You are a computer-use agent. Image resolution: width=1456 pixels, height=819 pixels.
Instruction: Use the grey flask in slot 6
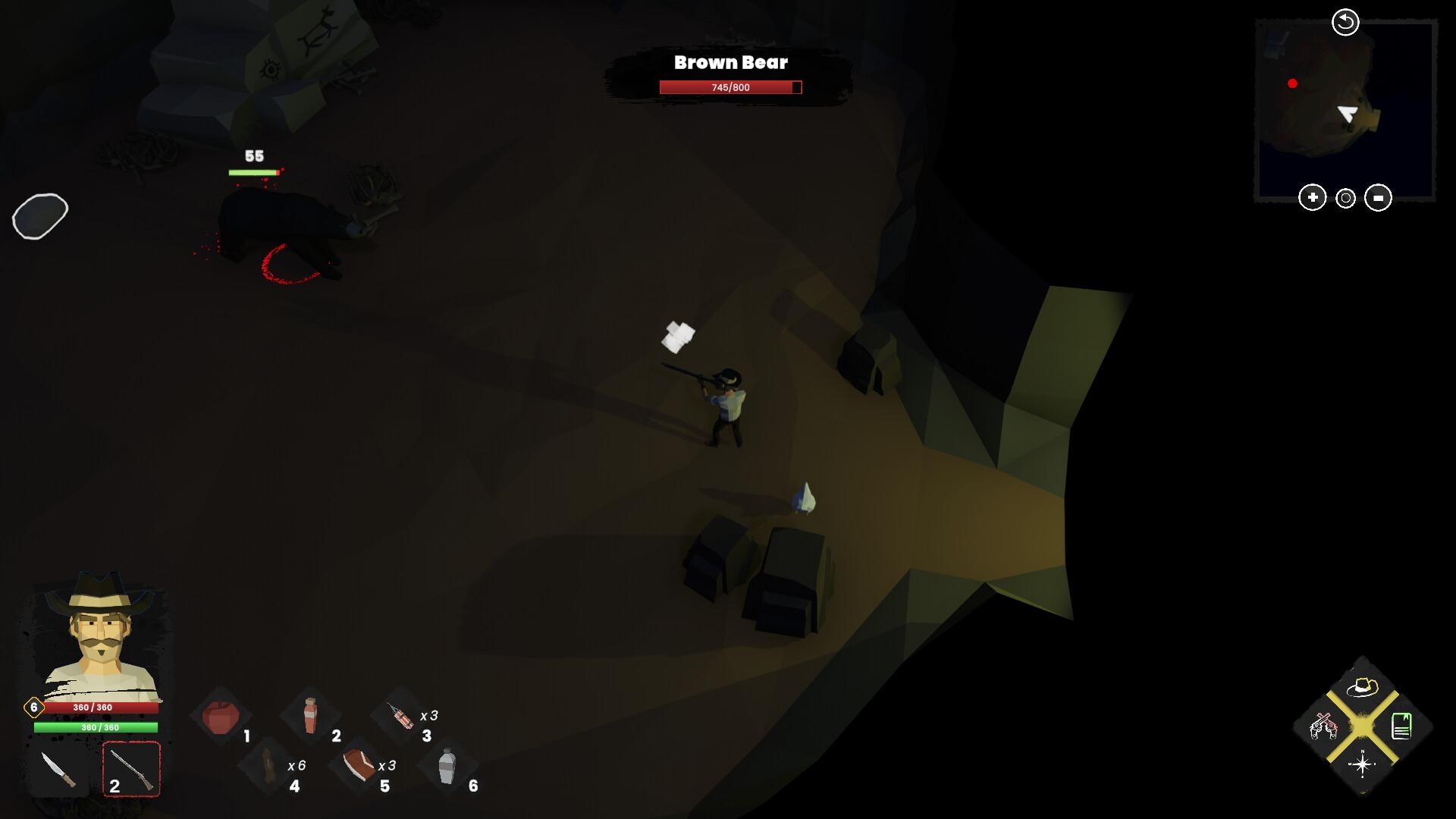[447, 766]
